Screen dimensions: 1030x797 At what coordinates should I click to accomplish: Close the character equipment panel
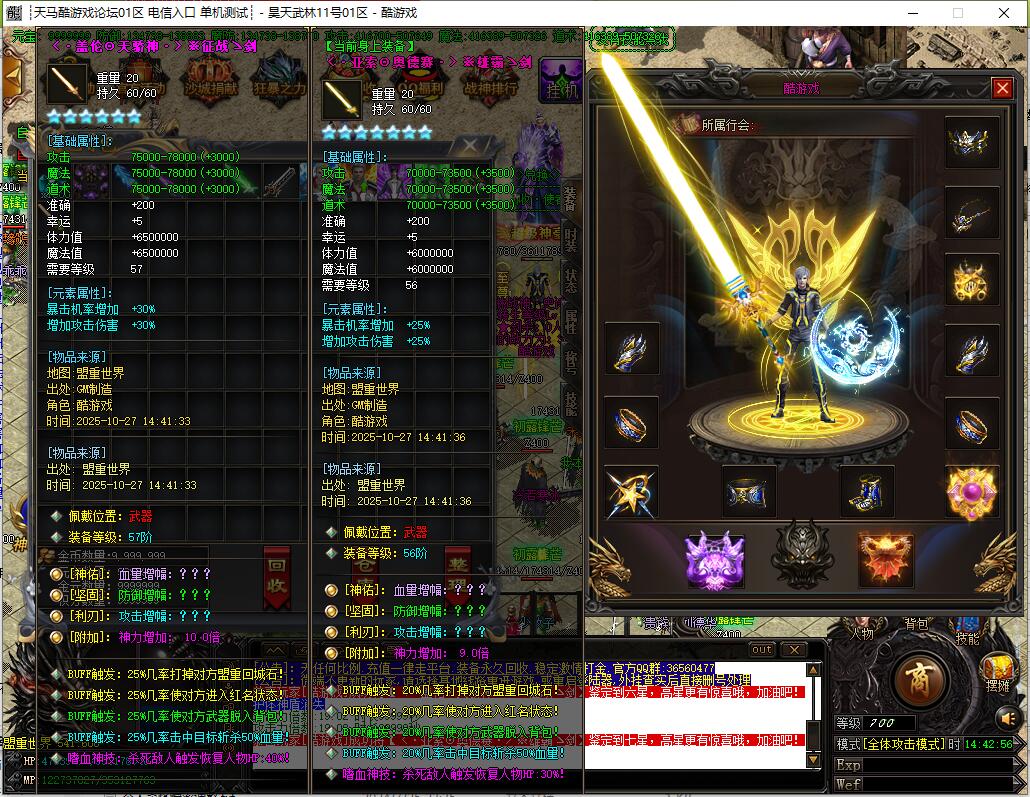[x=1002, y=88]
